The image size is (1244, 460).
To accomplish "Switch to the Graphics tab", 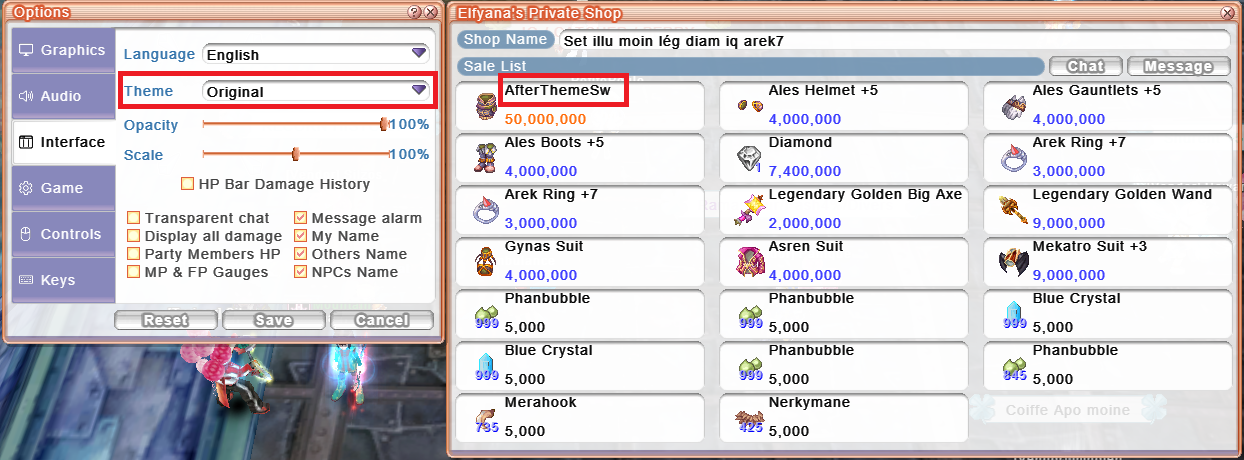I will 62,50.
